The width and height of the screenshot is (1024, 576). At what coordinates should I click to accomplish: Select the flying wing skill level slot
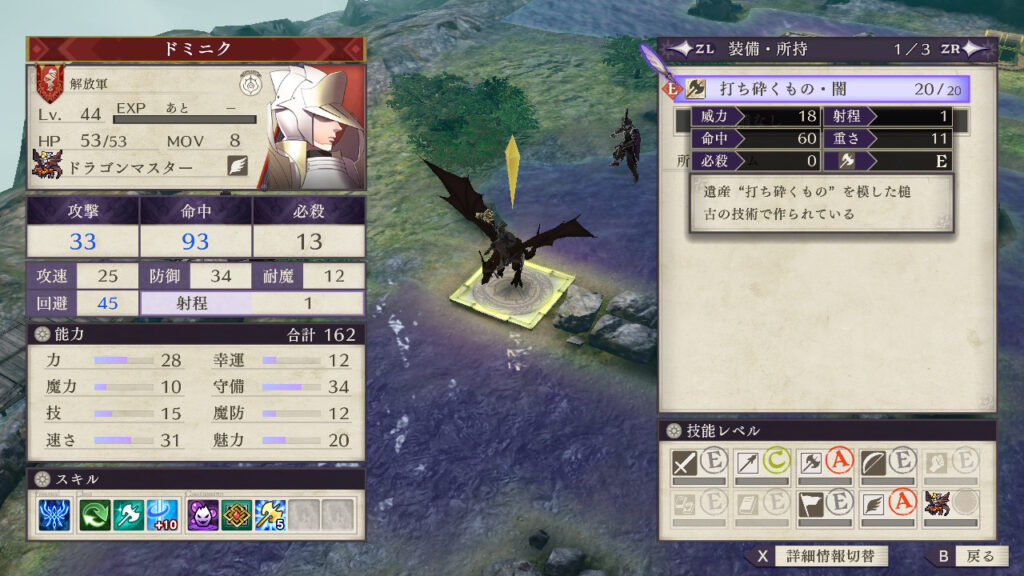[888, 504]
